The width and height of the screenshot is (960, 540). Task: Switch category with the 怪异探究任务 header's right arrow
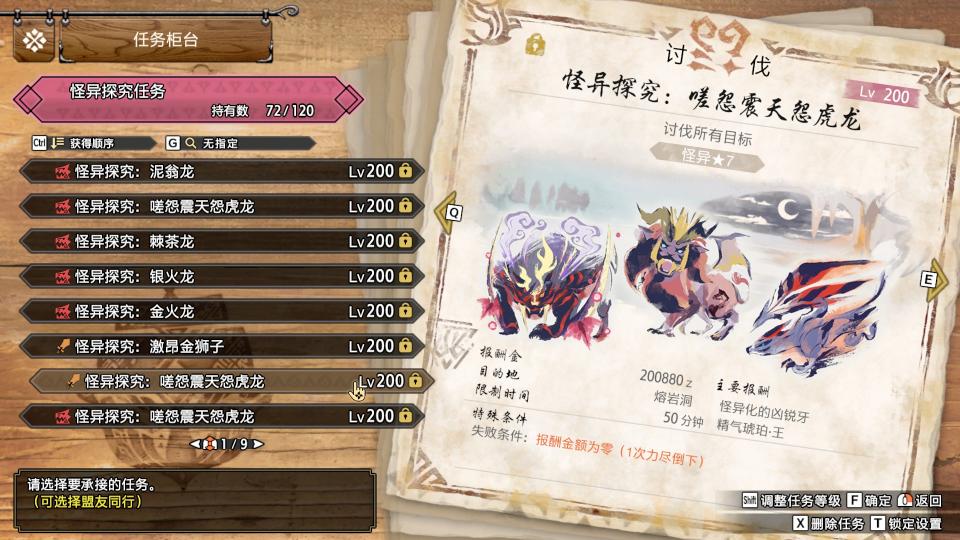click(351, 99)
